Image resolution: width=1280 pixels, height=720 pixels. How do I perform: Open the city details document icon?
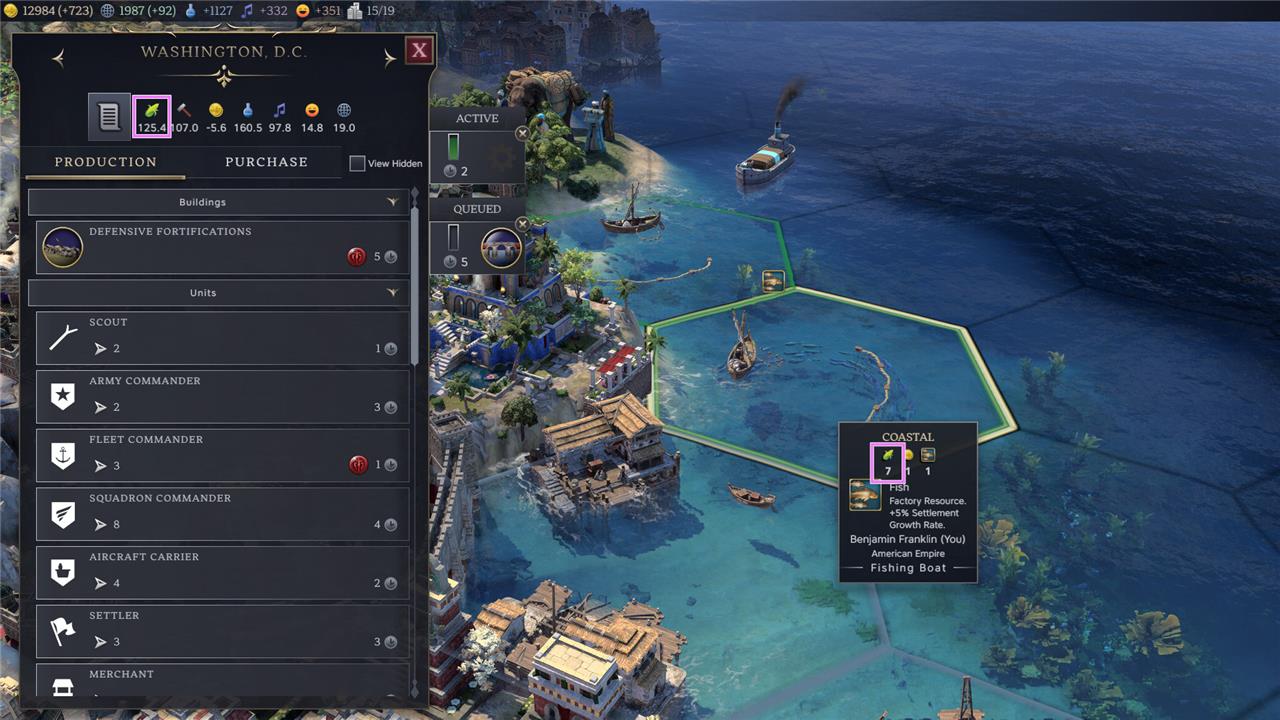[x=108, y=115]
